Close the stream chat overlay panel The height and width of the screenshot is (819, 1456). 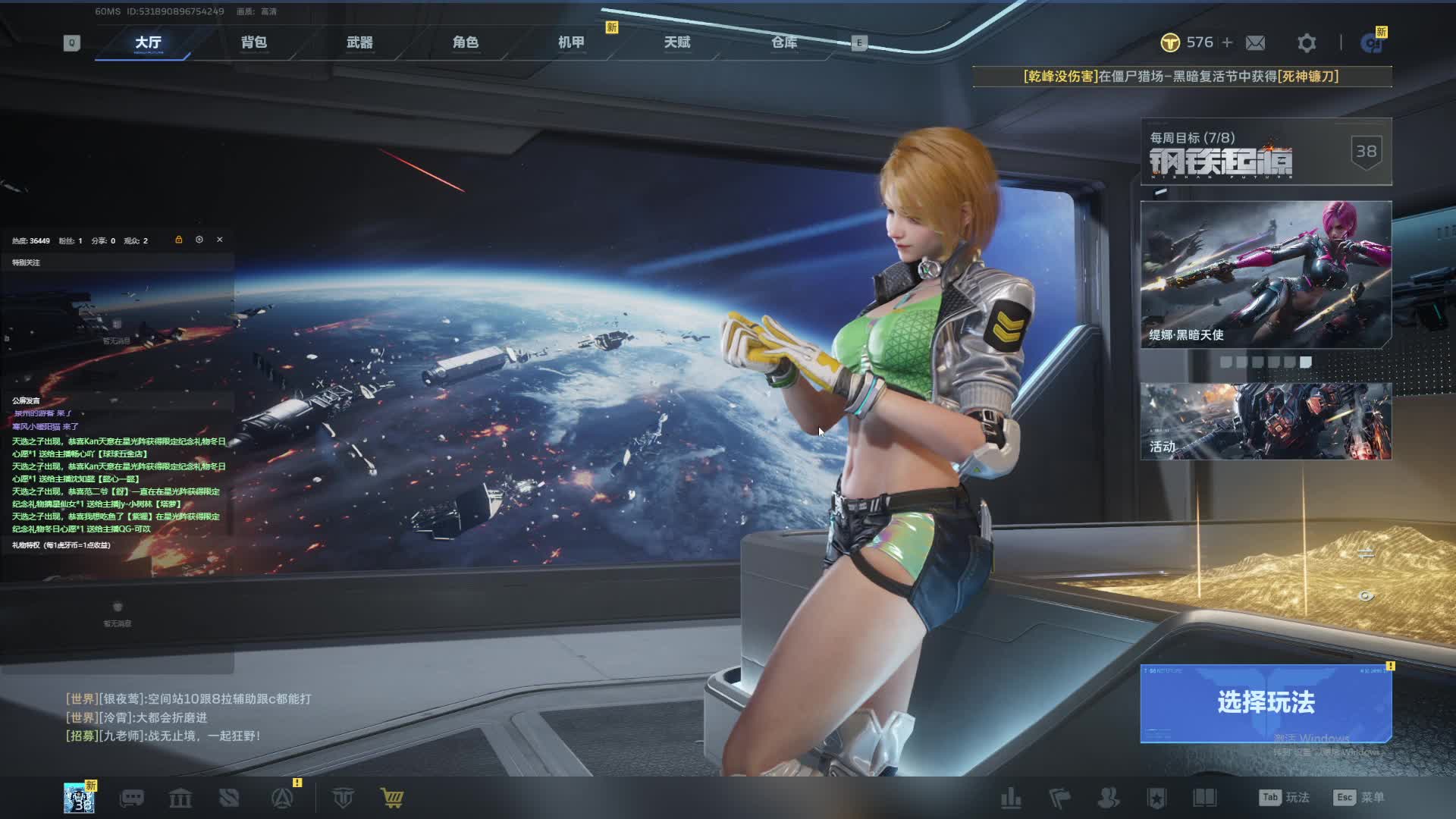pos(220,240)
